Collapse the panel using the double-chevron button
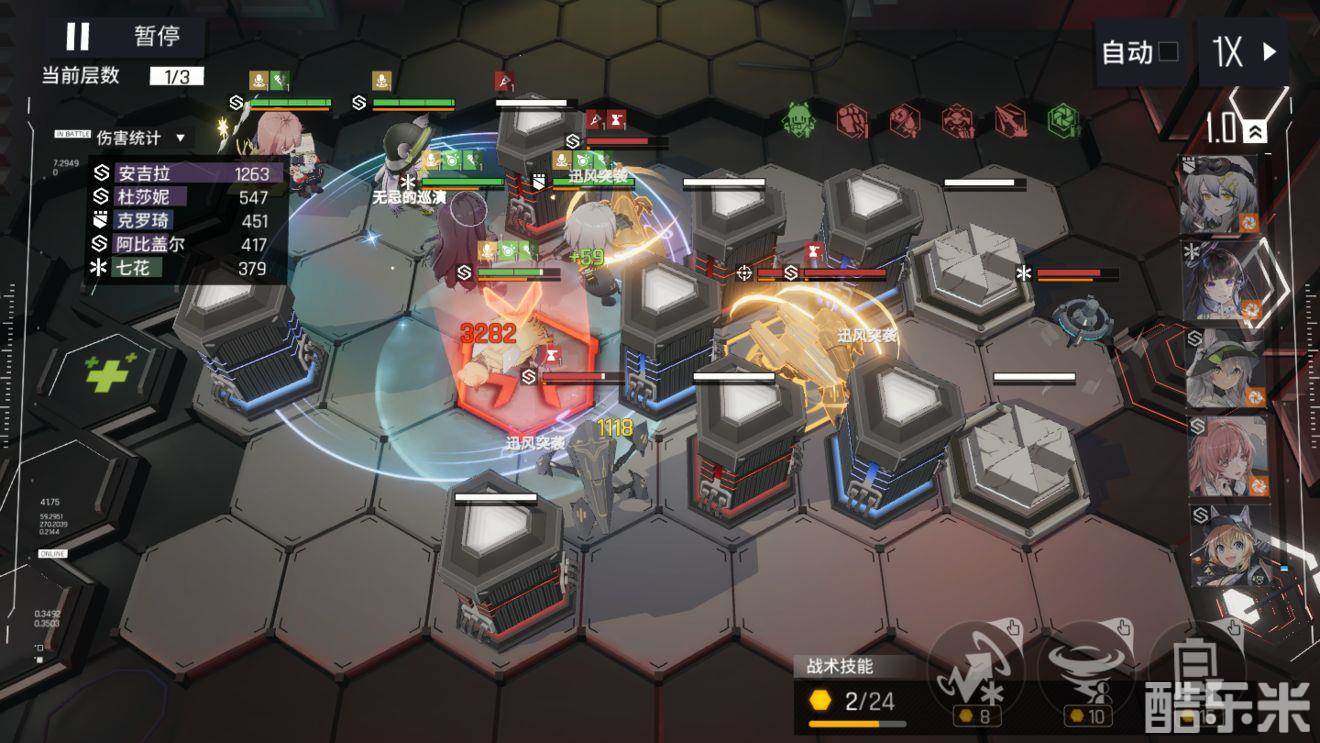Screen dimensions: 1320x743 pos(1257,131)
